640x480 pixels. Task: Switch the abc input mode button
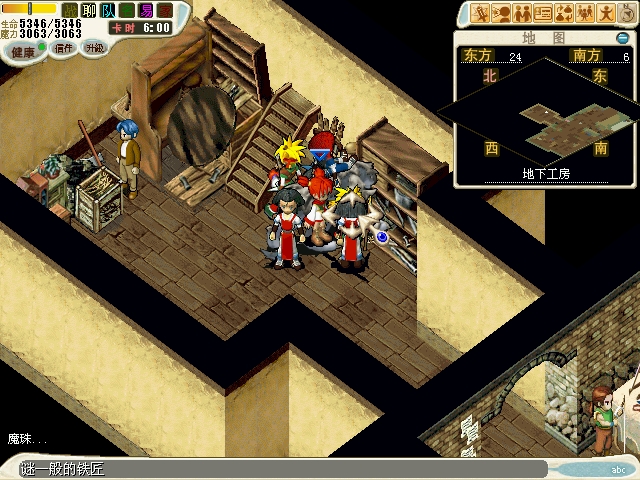[616, 468]
